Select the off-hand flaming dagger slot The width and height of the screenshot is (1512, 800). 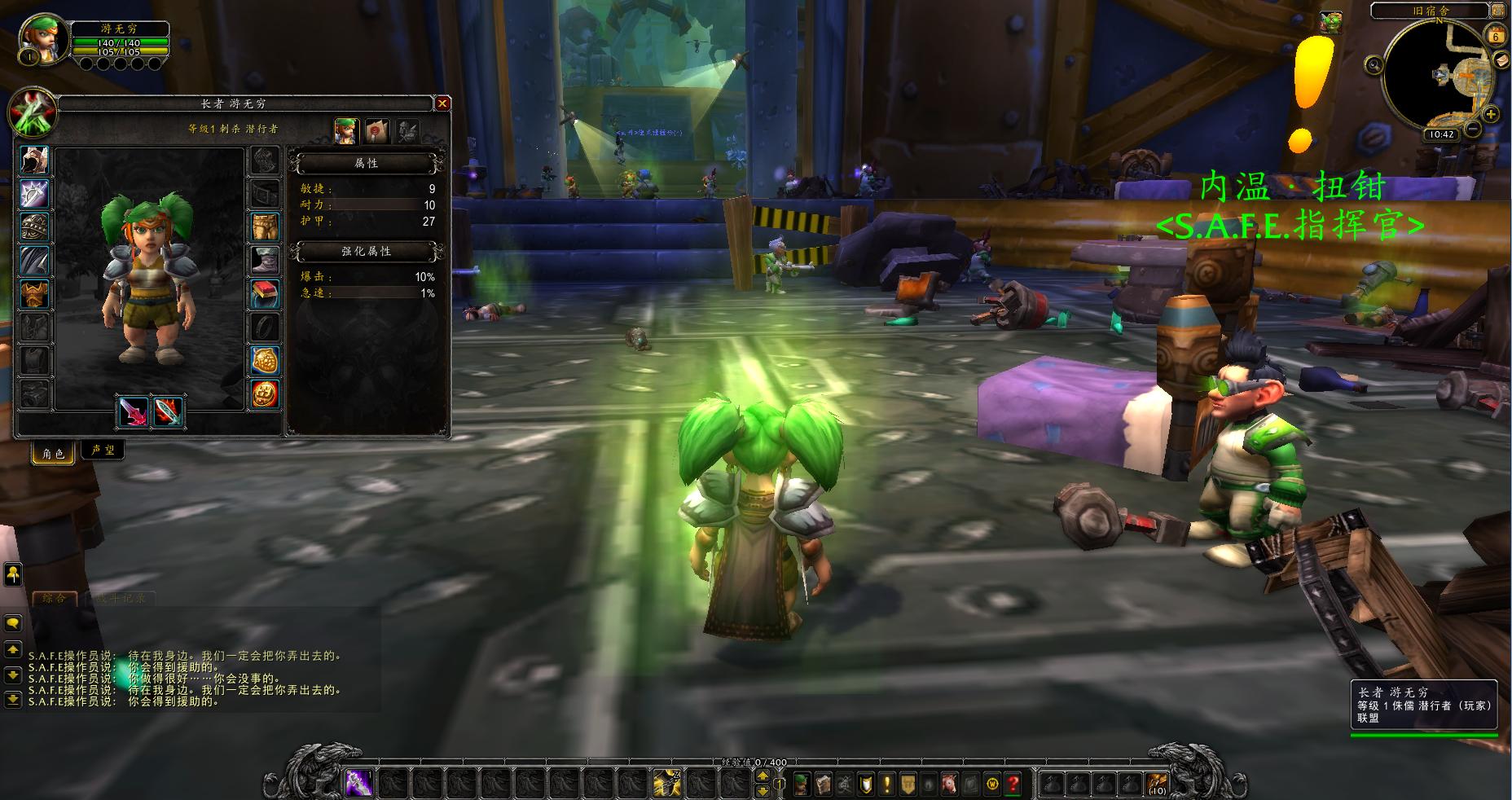(x=168, y=411)
